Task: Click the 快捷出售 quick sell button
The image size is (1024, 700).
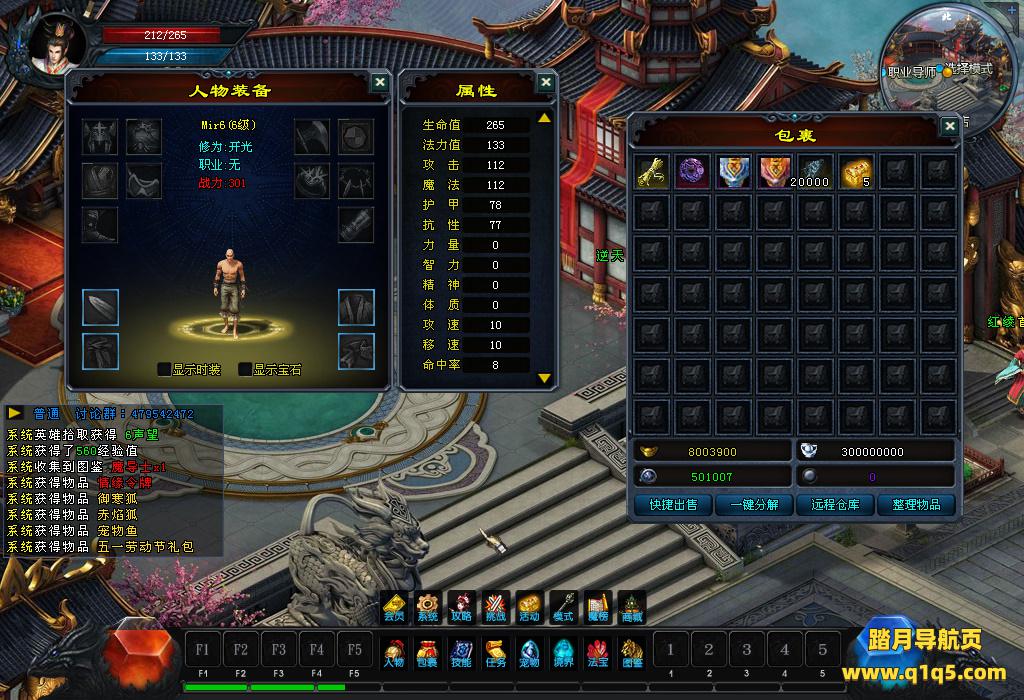Action: pos(673,505)
